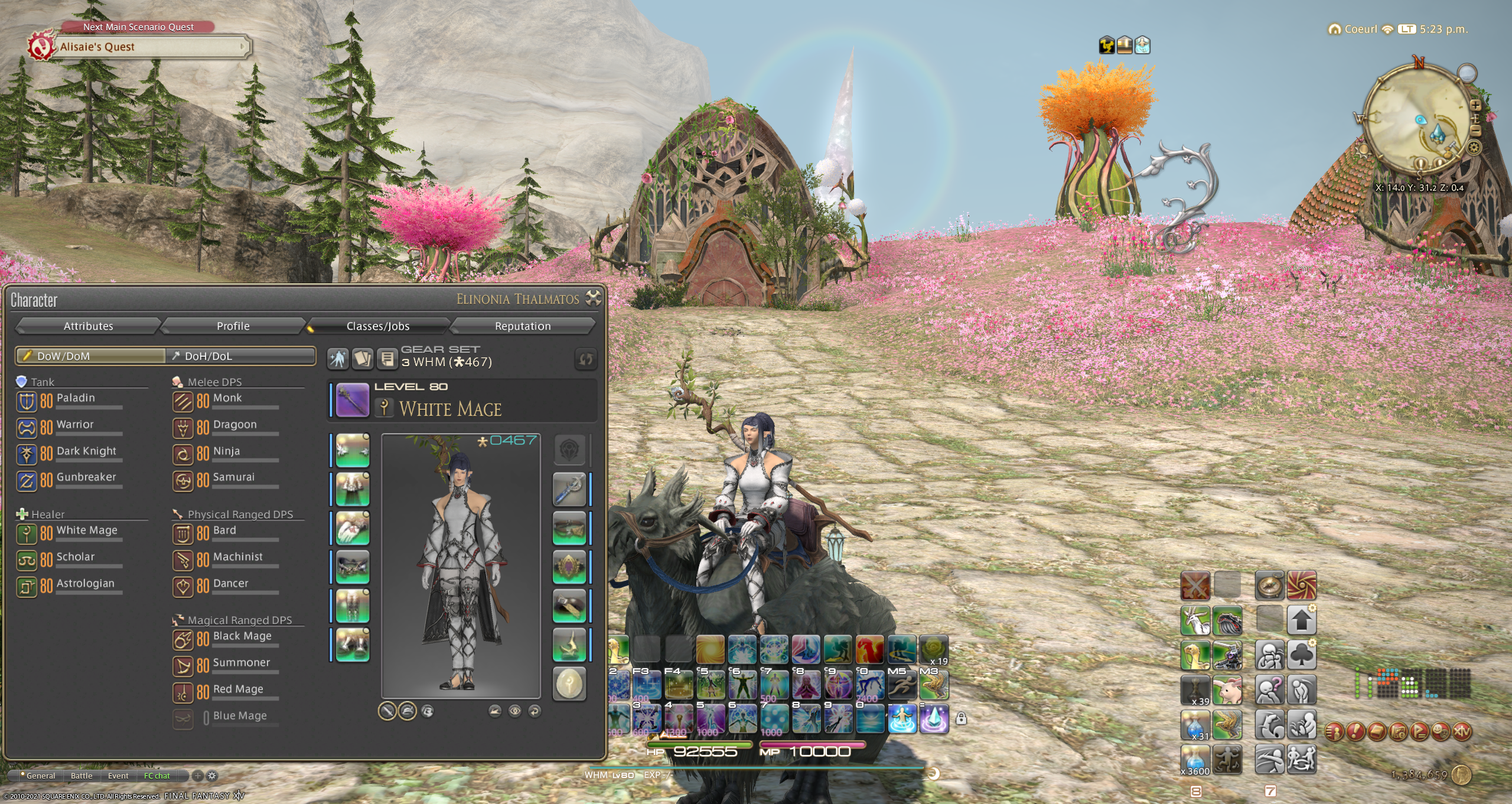Select Dark Knight job entry

(86, 452)
